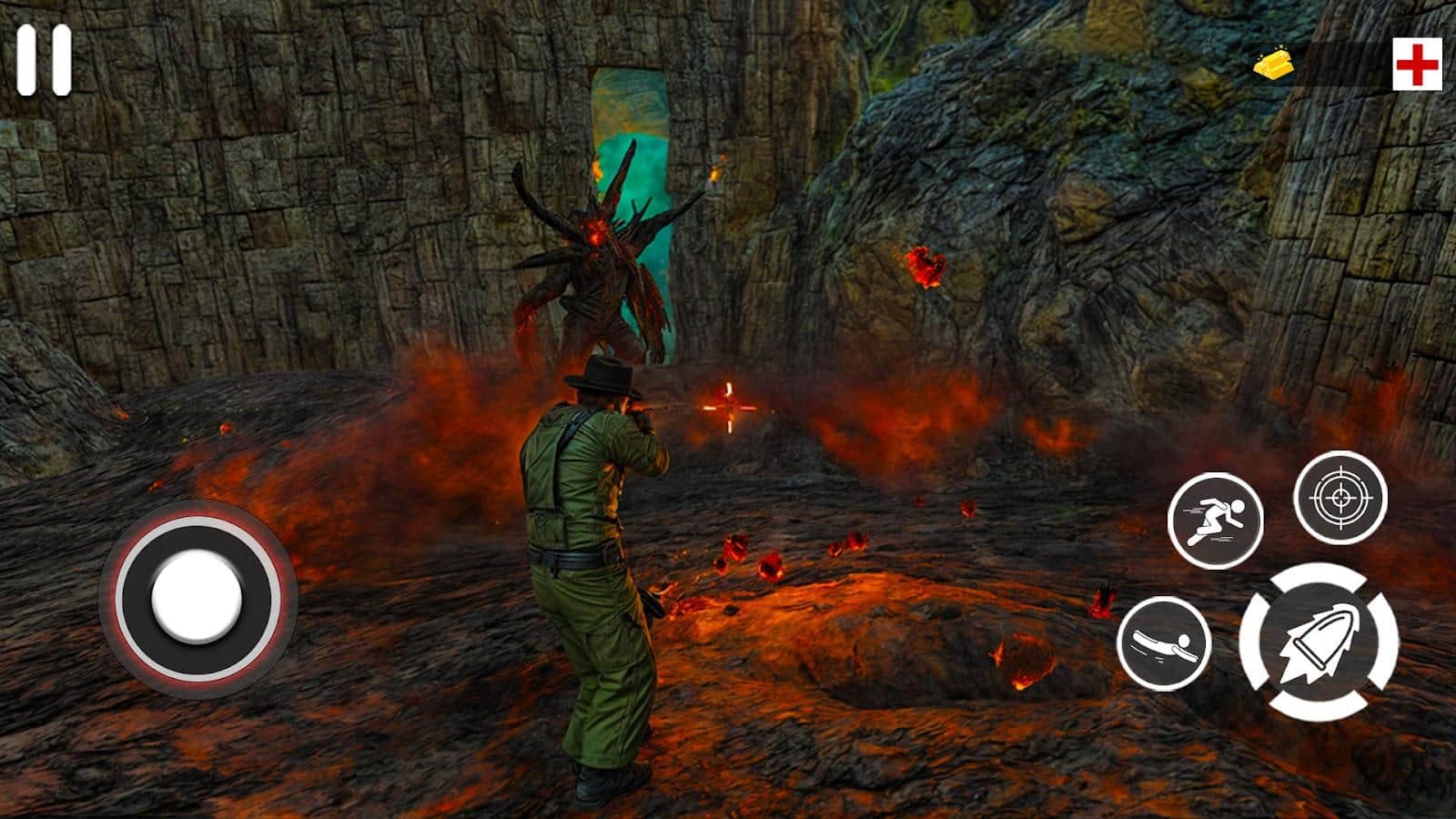Image resolution: width=1456 pixels, height=819 pixels.
Task: Tap the virtual joystick knob
Action: [197, 598]
